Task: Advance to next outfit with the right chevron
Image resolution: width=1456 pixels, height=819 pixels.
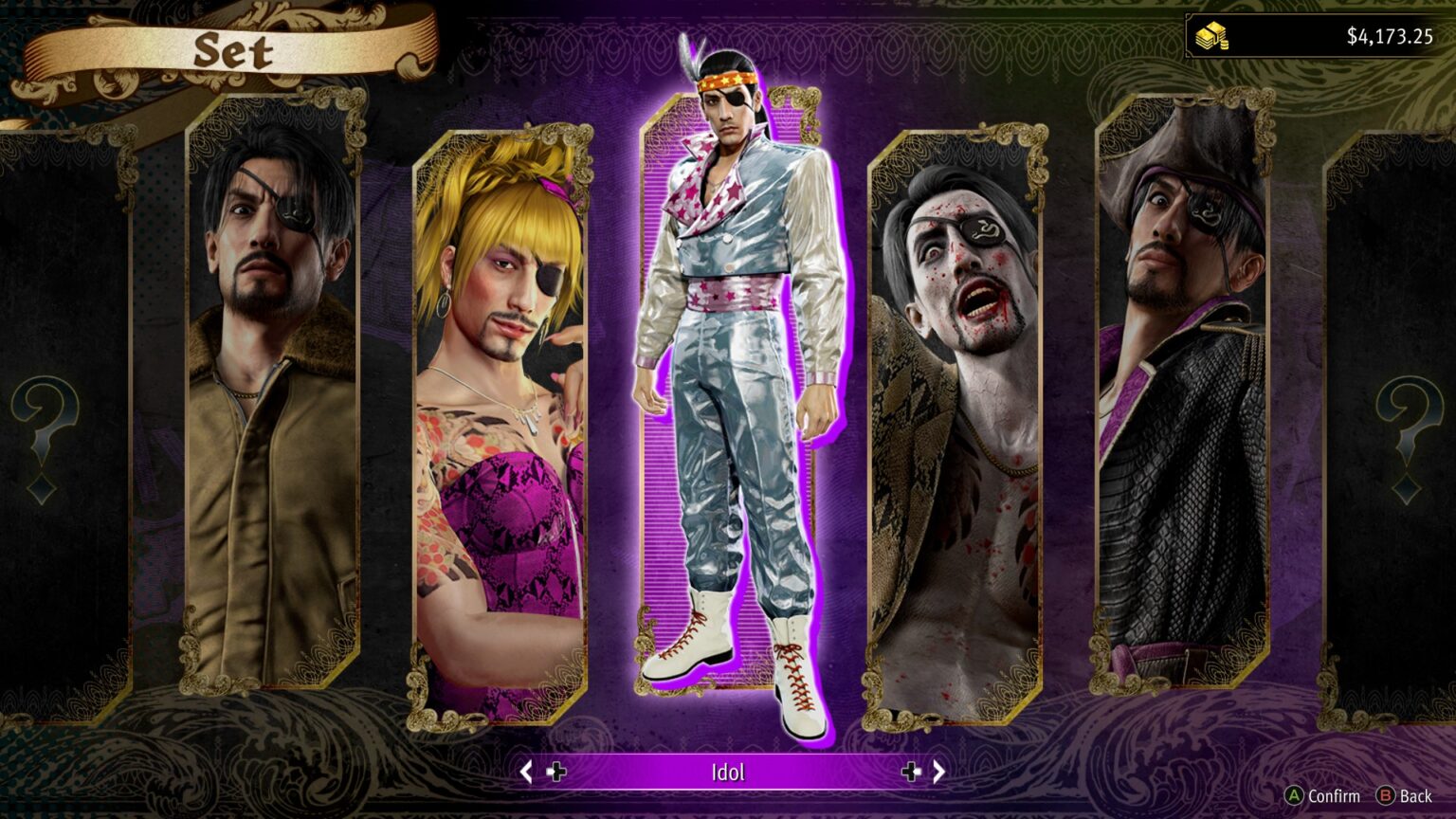Action: coord(941,773)
